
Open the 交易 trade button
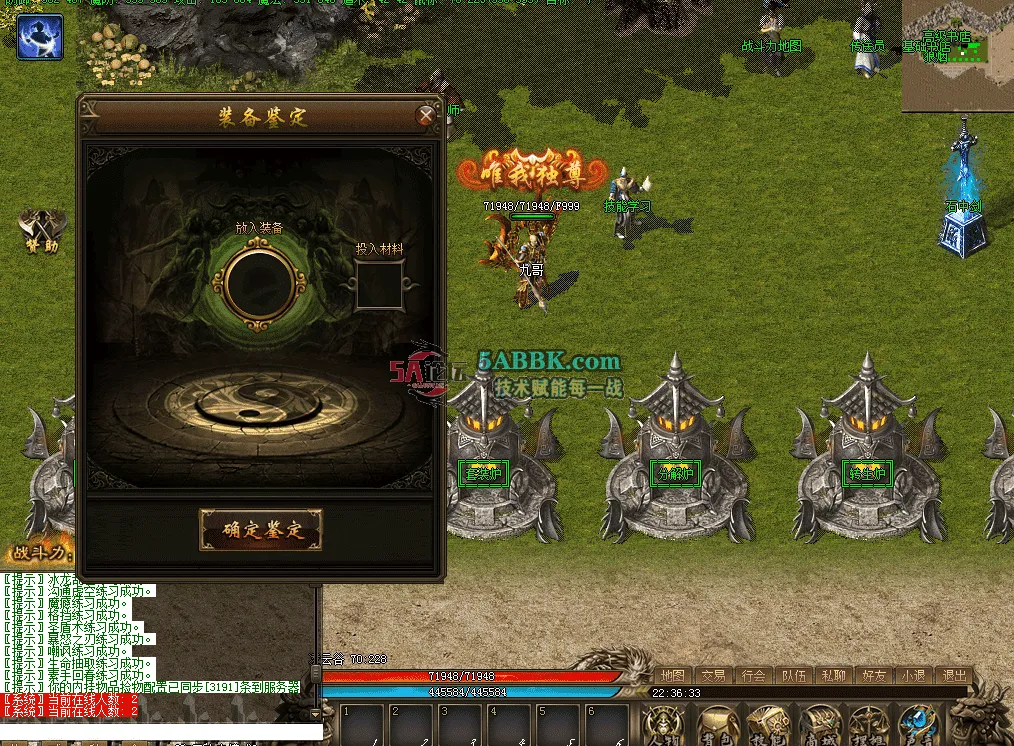point(713,676)
